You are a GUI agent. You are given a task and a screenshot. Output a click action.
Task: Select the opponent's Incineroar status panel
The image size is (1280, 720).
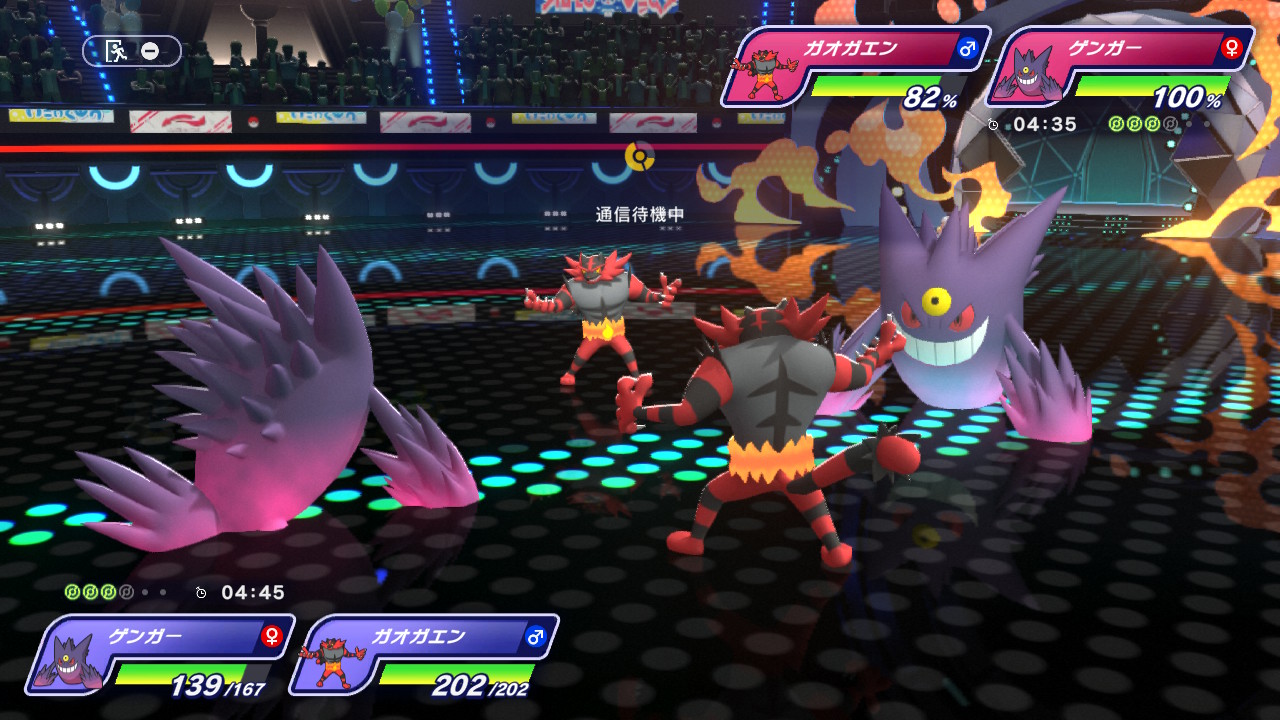tap(856, 67)
